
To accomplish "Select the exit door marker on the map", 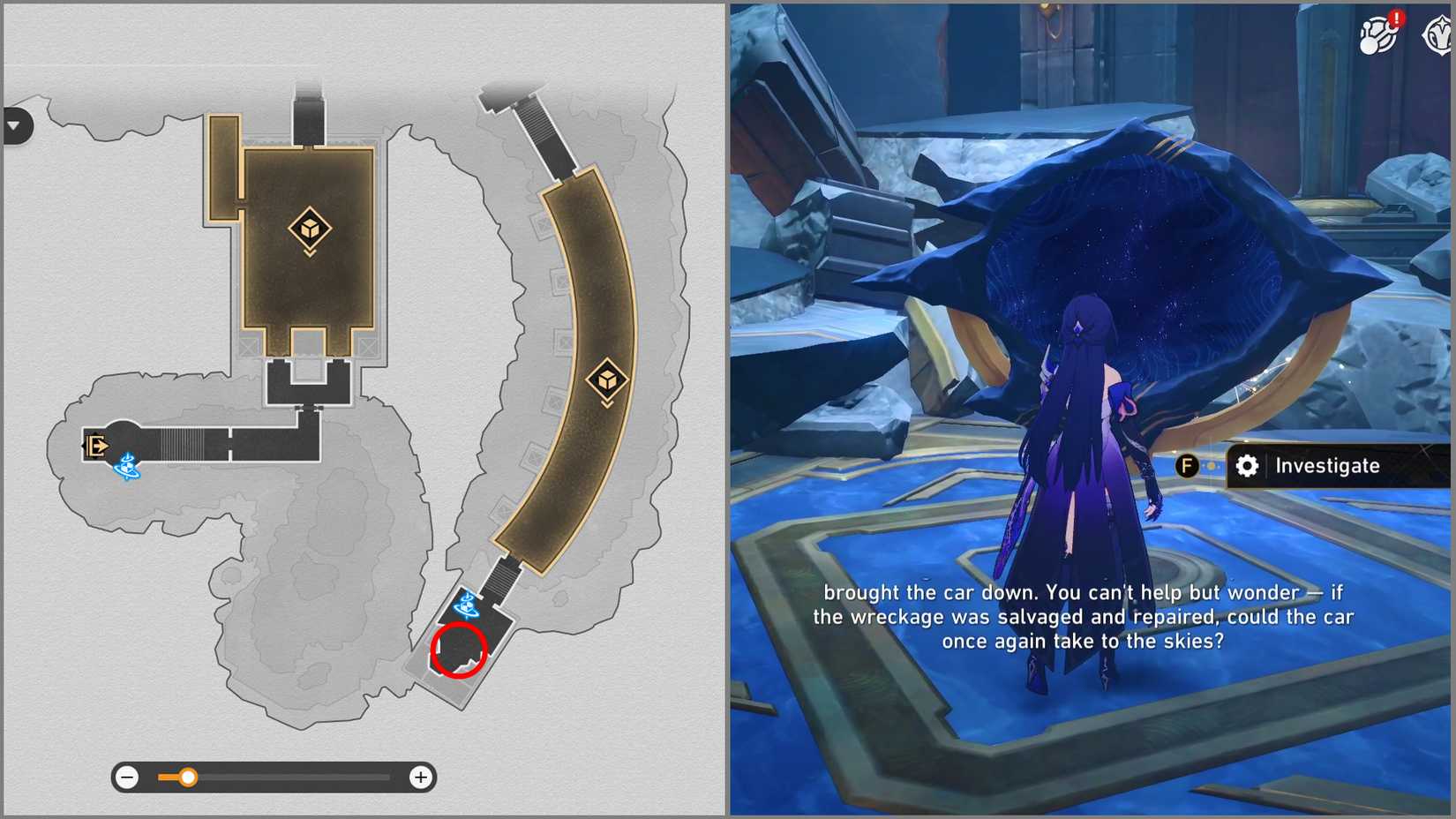I will coord(94,446).
